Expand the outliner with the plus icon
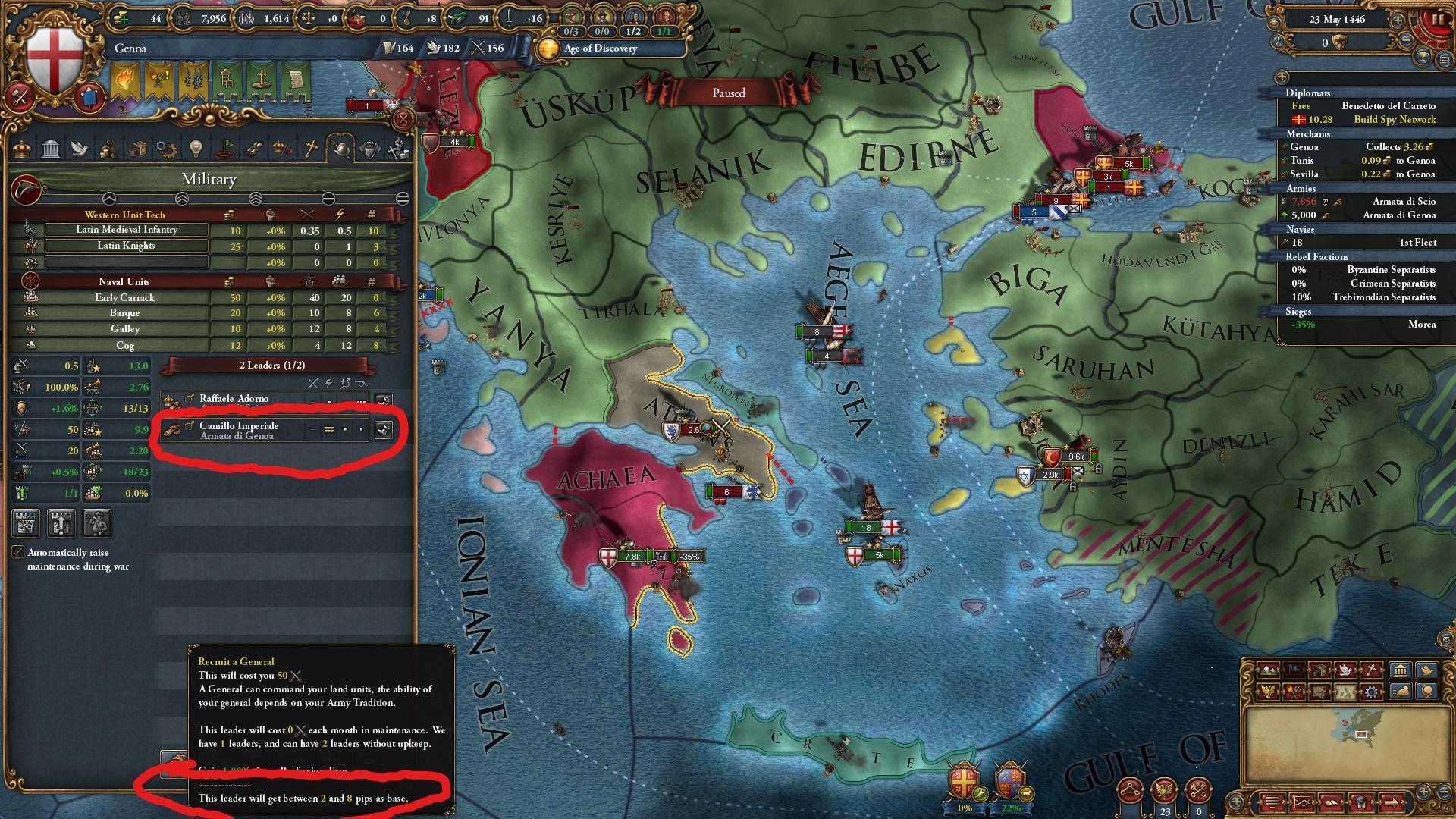 (x=1282, y=75)
